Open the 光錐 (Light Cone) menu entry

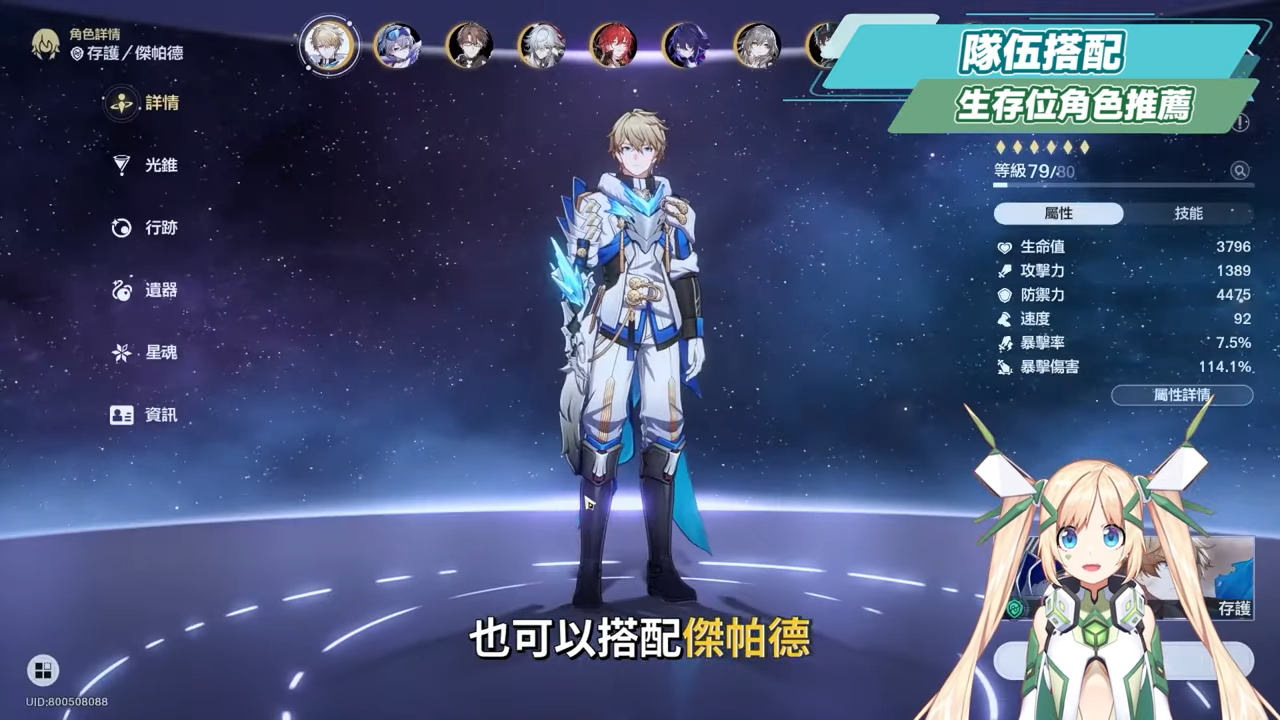click(x=145, y=165)
